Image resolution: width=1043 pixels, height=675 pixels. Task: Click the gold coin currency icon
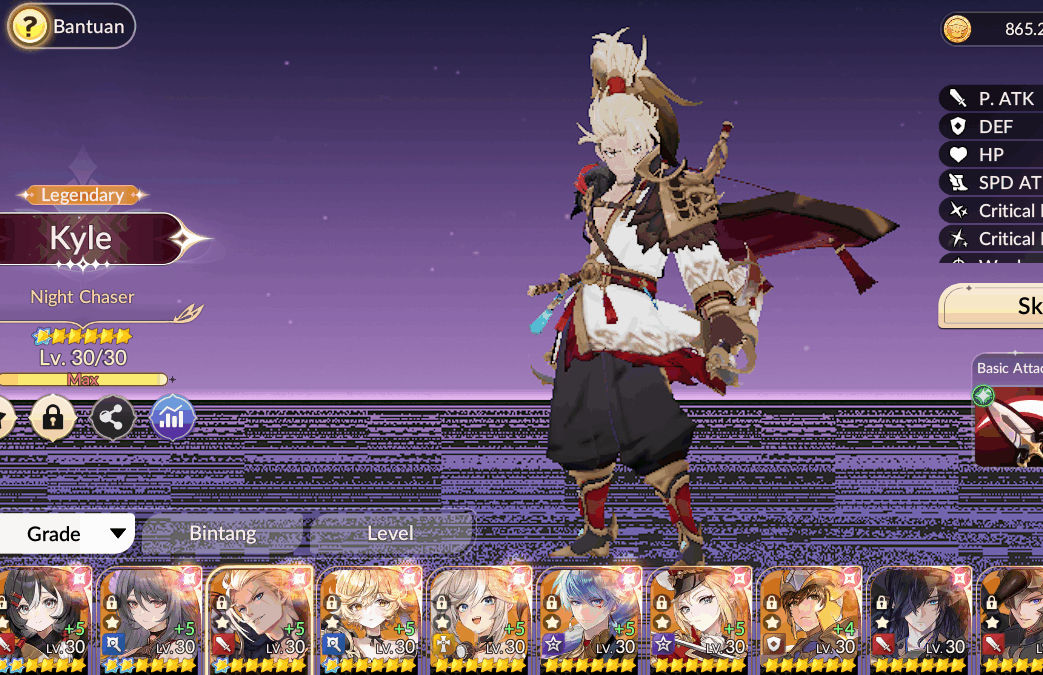click(958, 30)
